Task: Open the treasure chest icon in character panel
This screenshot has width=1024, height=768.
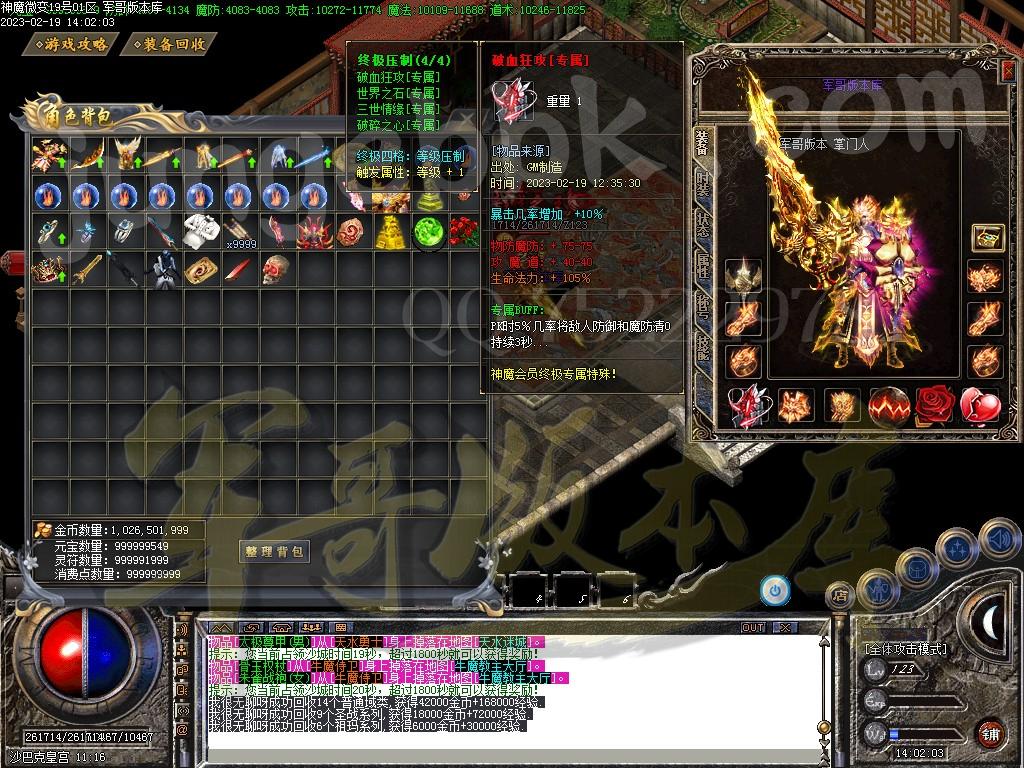Action: pyautogui.click(x=987, y=238)
